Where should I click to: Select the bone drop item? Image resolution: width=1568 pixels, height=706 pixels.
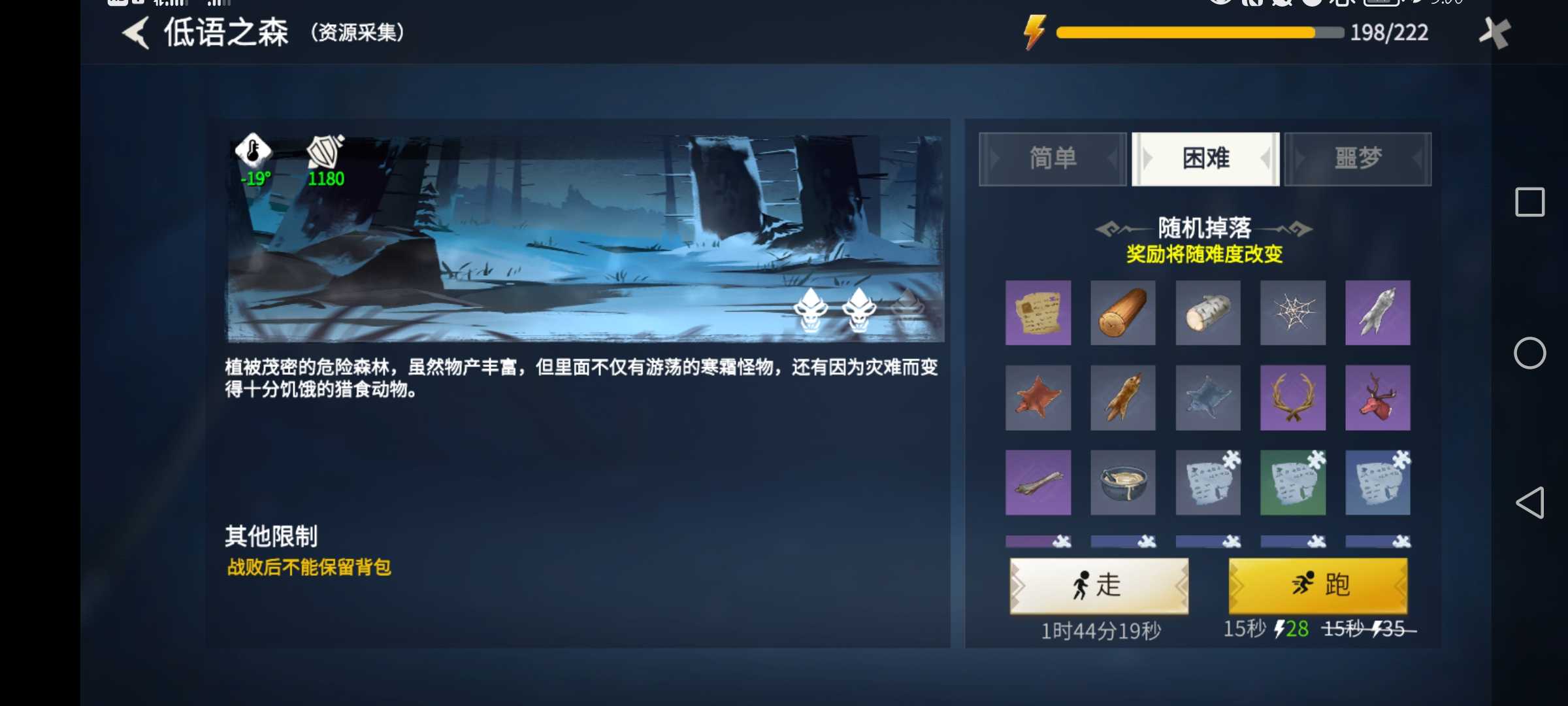1038,482
